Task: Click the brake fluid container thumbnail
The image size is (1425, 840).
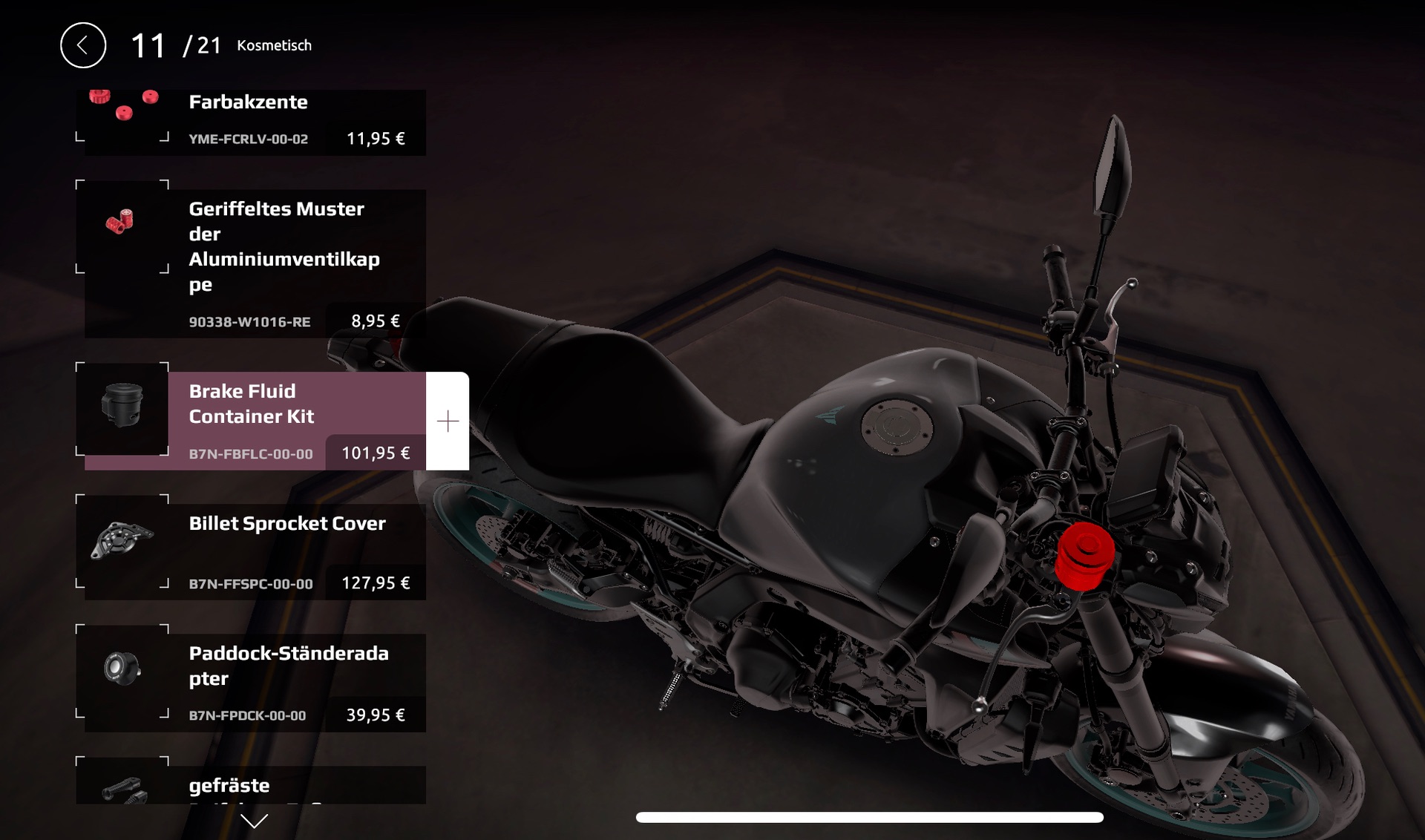Action: (x=122, y=406)
